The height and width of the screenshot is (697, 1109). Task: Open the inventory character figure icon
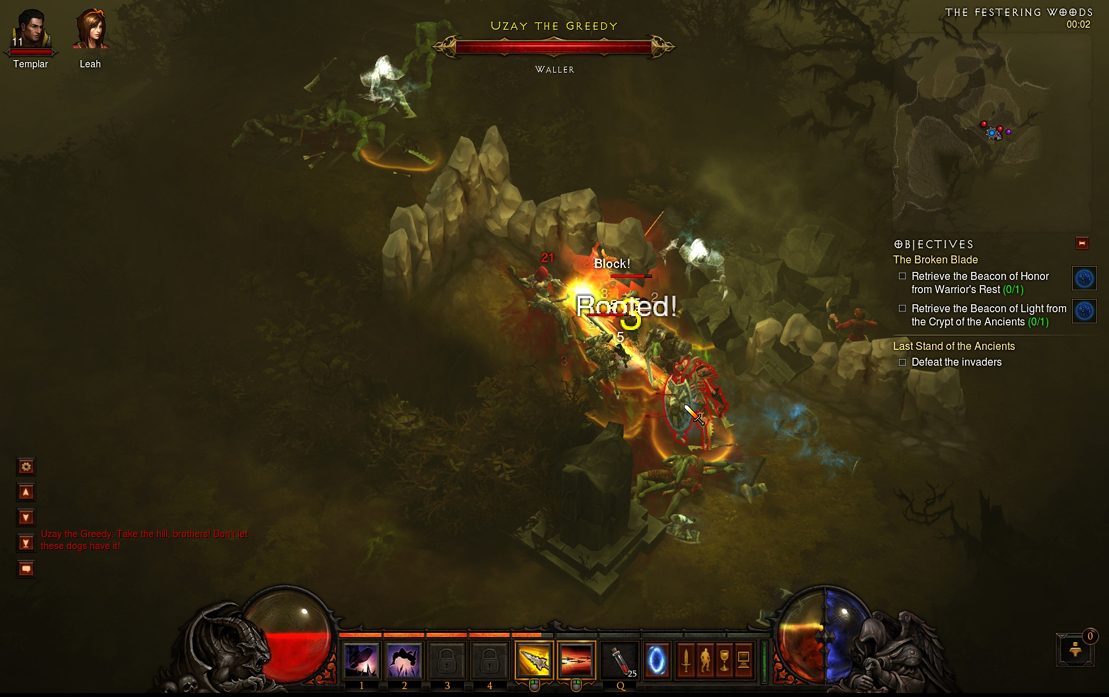point(705,660)
